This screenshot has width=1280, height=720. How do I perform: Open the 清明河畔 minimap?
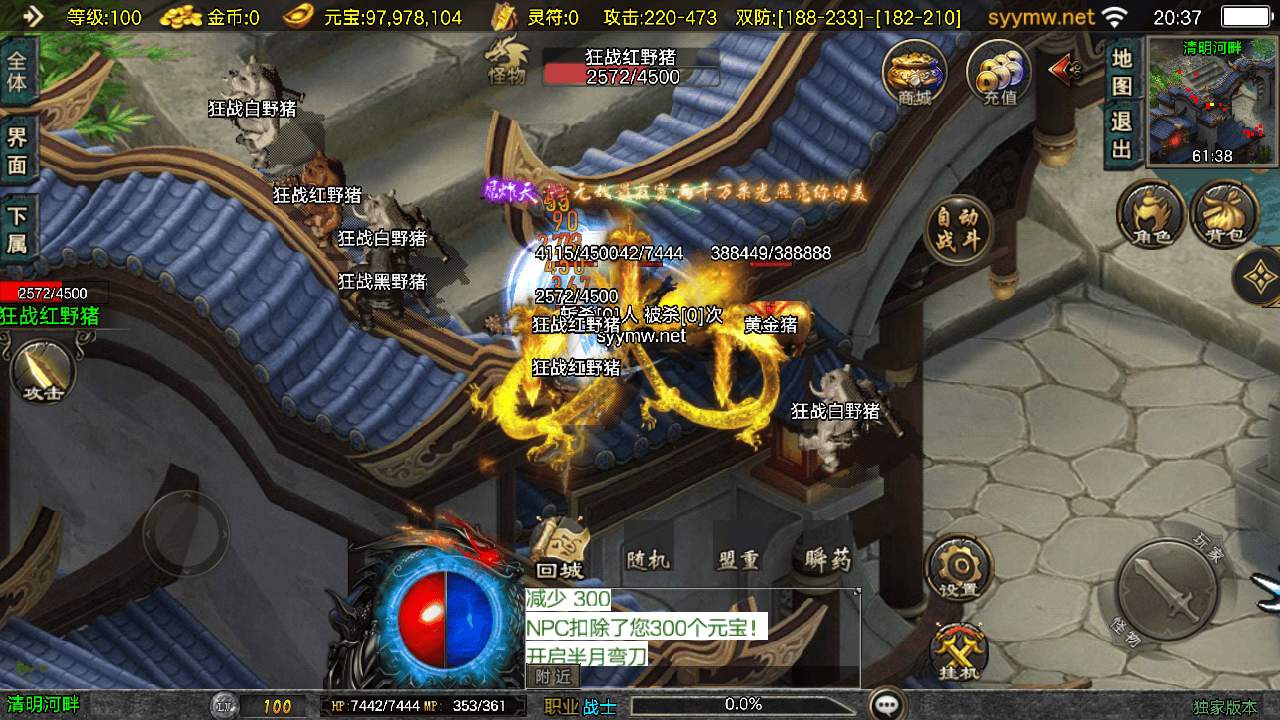[1212, 101]
